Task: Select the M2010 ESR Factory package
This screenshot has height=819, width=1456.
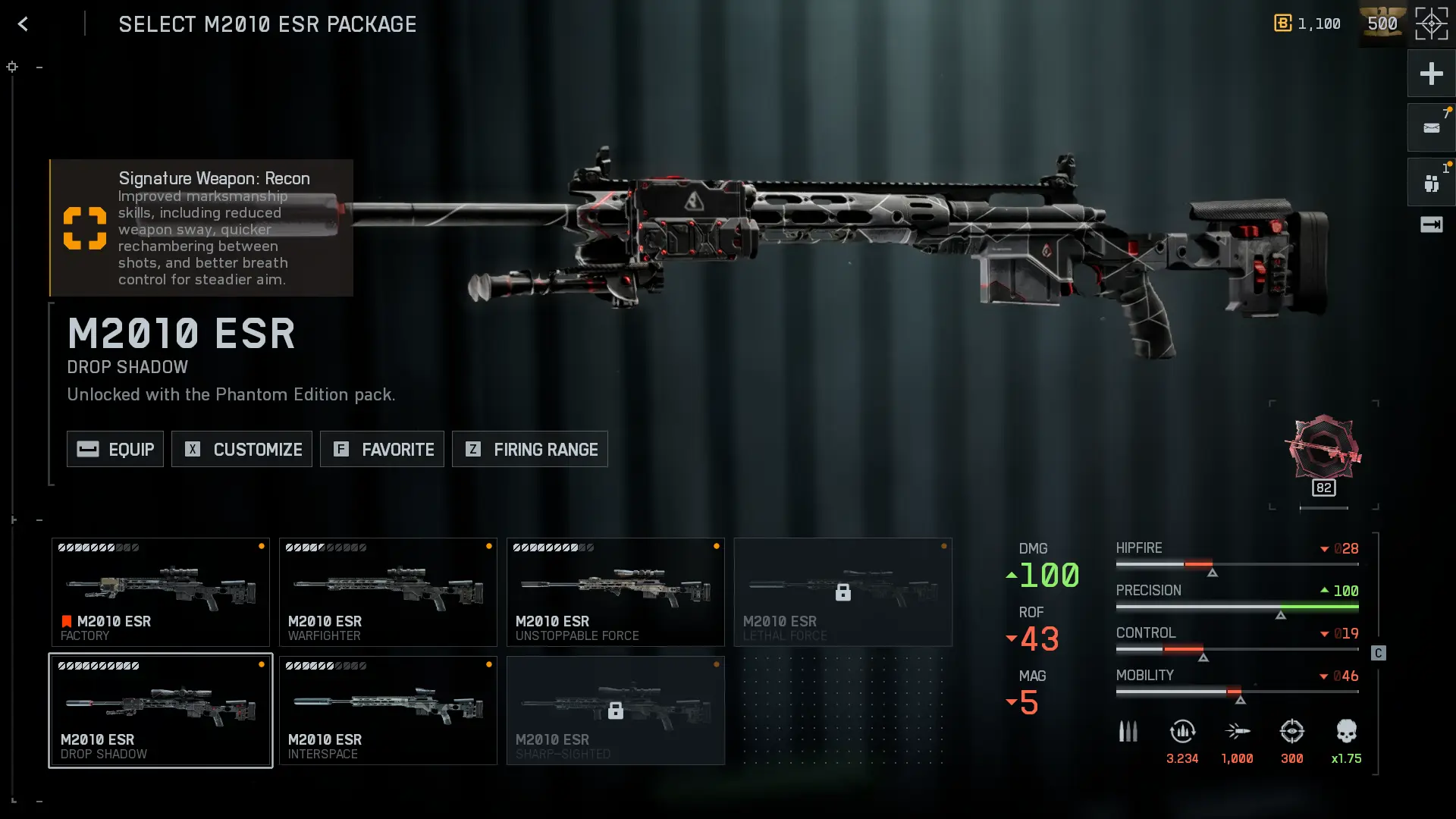Action: (161, 592)
